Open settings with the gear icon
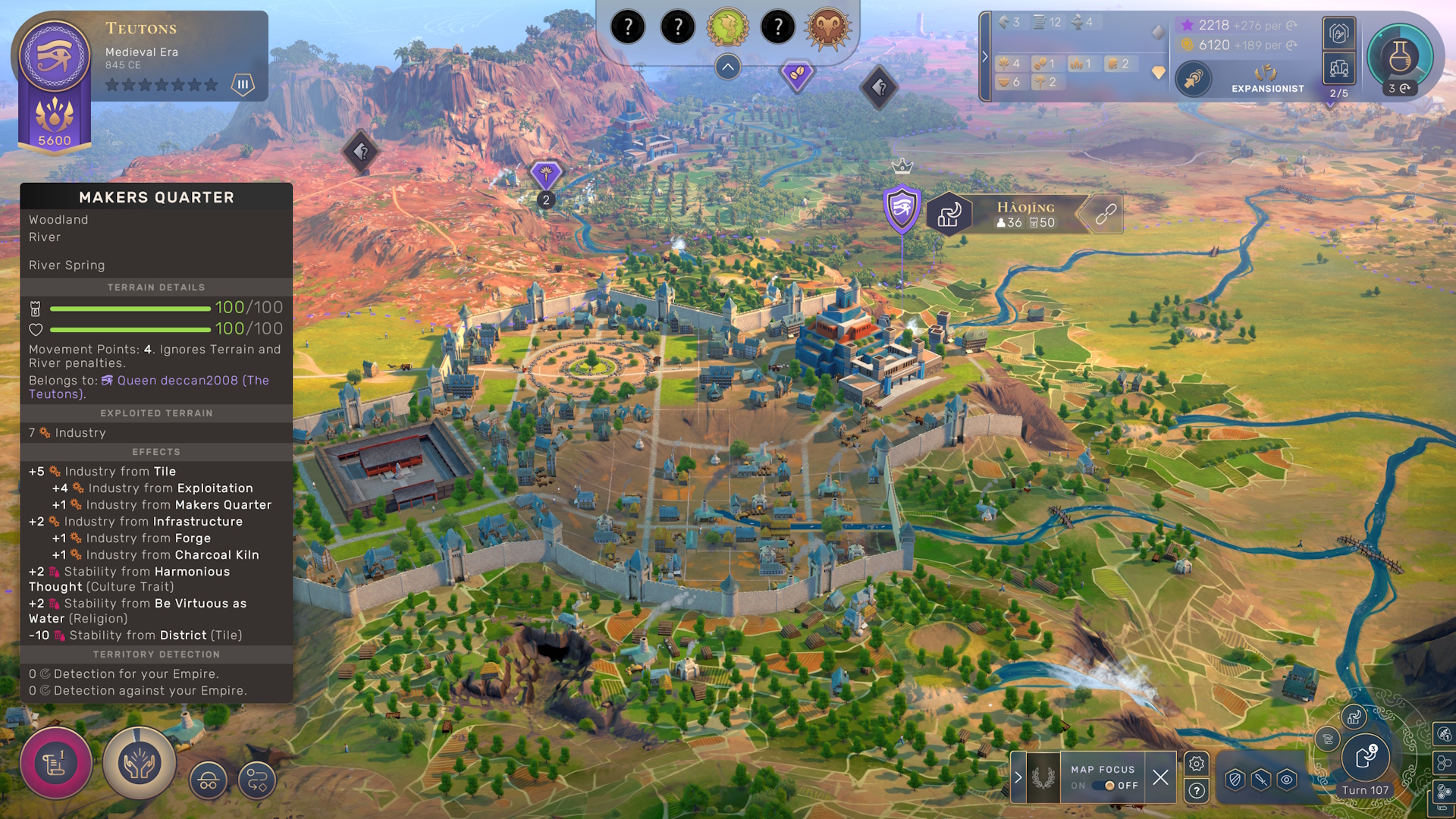Image resolution: width=1456 pixels, height=819 pixels. pos(1197,764)
